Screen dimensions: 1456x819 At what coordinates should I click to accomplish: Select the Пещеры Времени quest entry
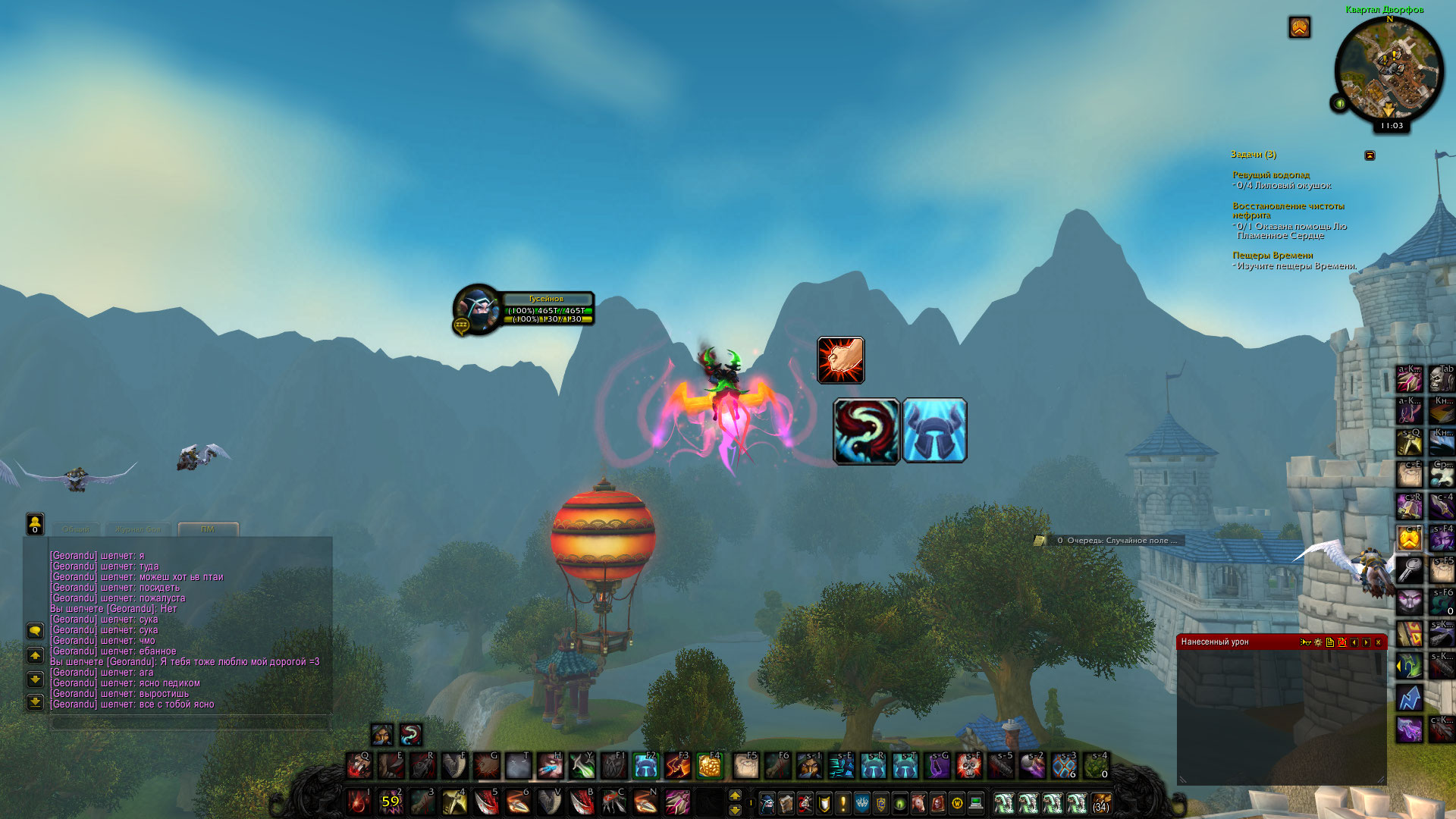click(1272, 256)
